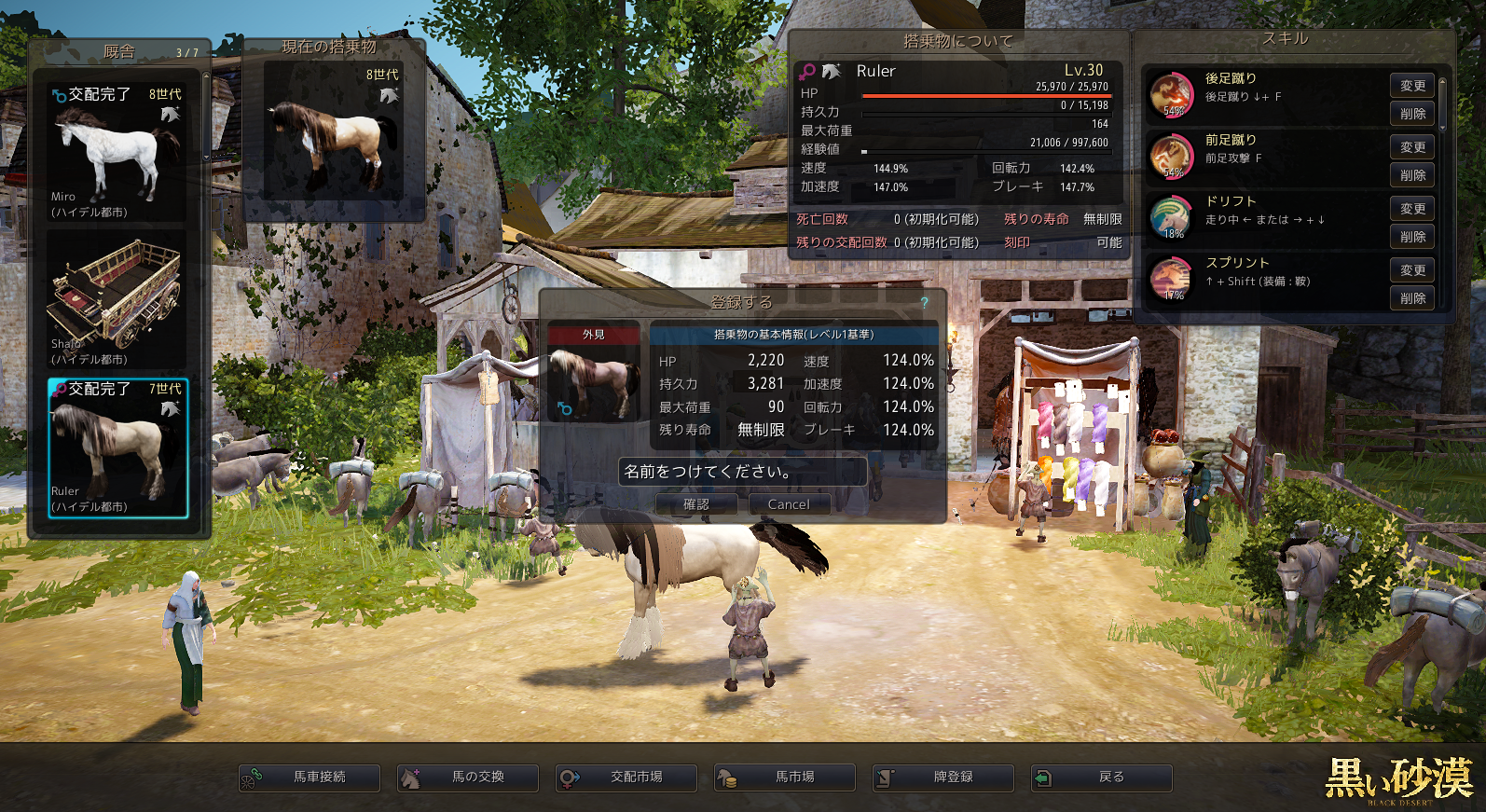This screenshot has height=812, width=1486.
Task: Go back with the 戻る button
Action: coord(1102,778)
